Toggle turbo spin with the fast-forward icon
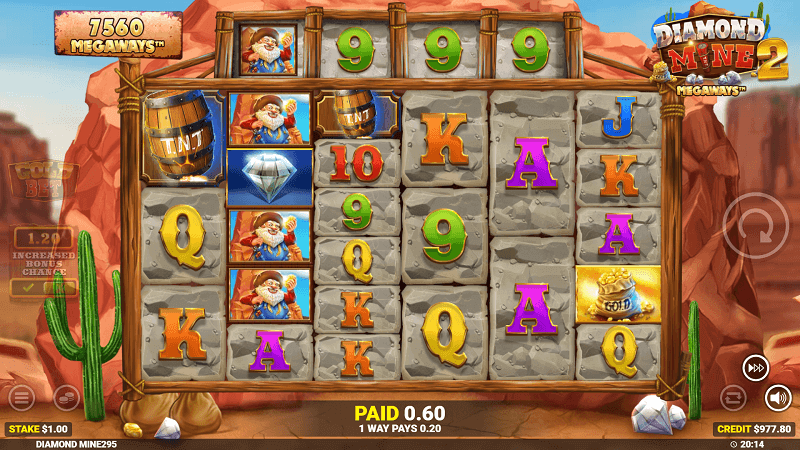Image resolution: width=800 pixels, height=450 pixels. (755, 368)
